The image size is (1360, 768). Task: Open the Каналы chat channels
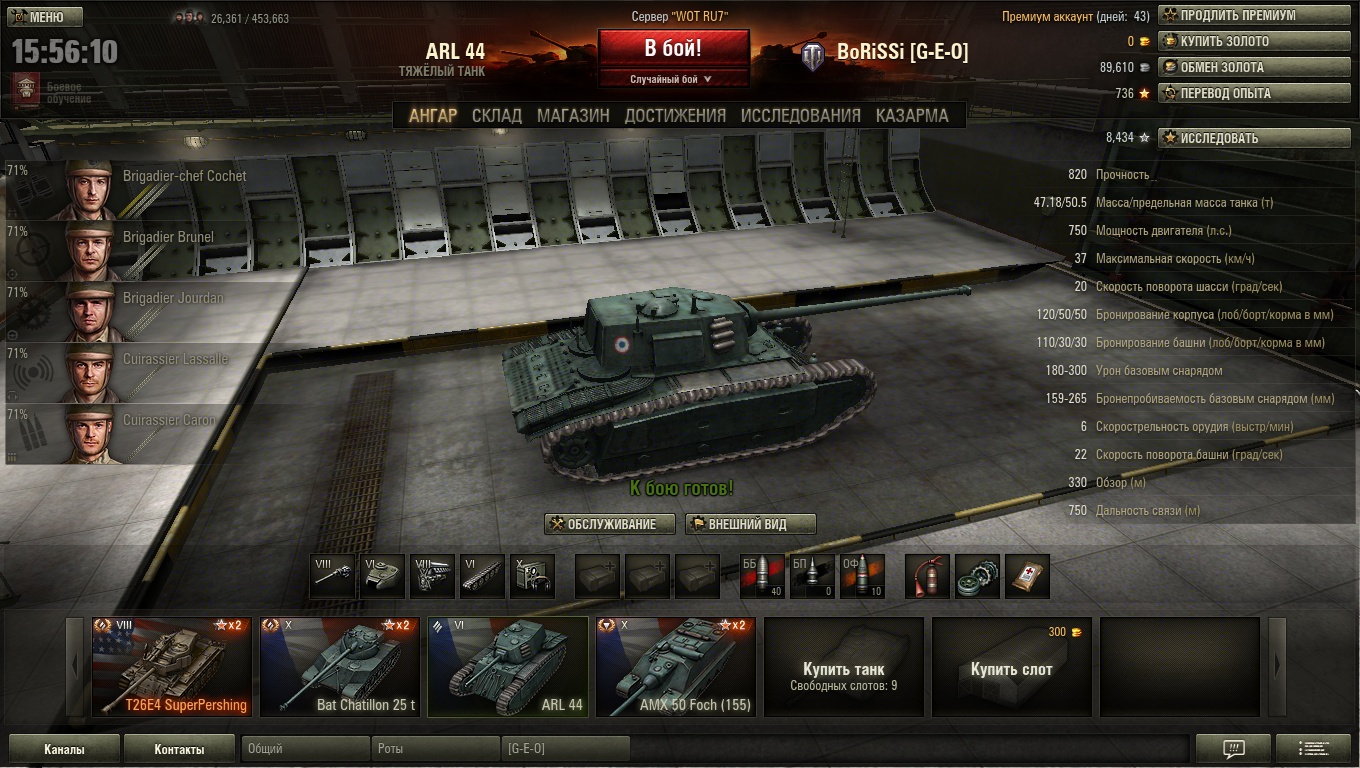click(x=64, y=749)
